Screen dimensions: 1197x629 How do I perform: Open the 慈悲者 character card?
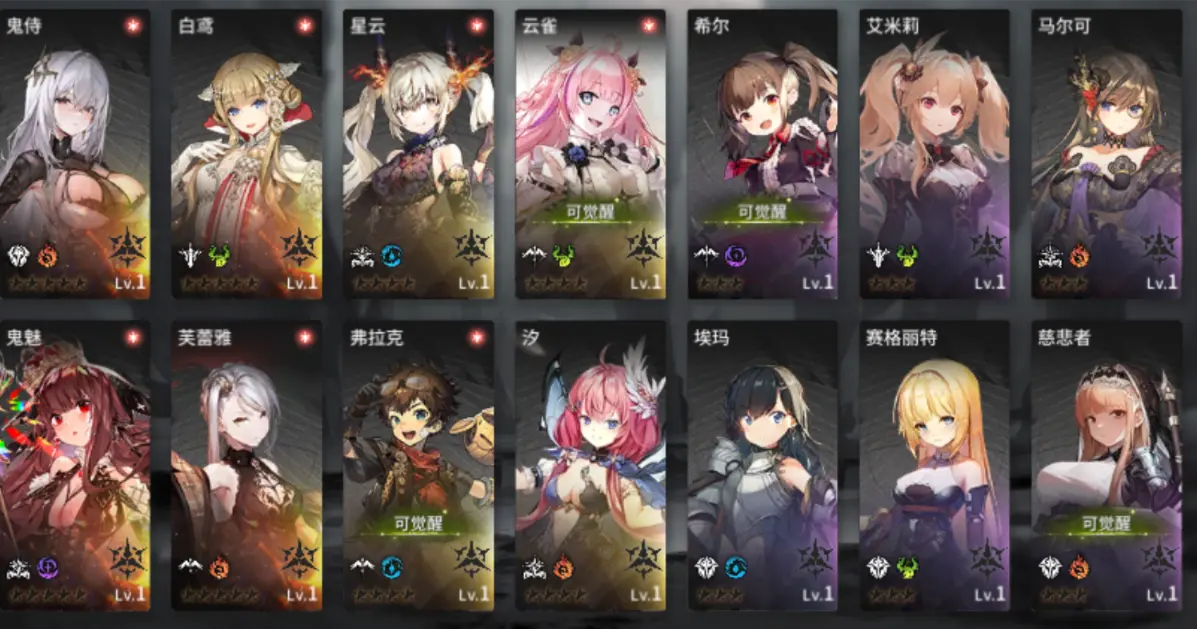click(1106, 466)
